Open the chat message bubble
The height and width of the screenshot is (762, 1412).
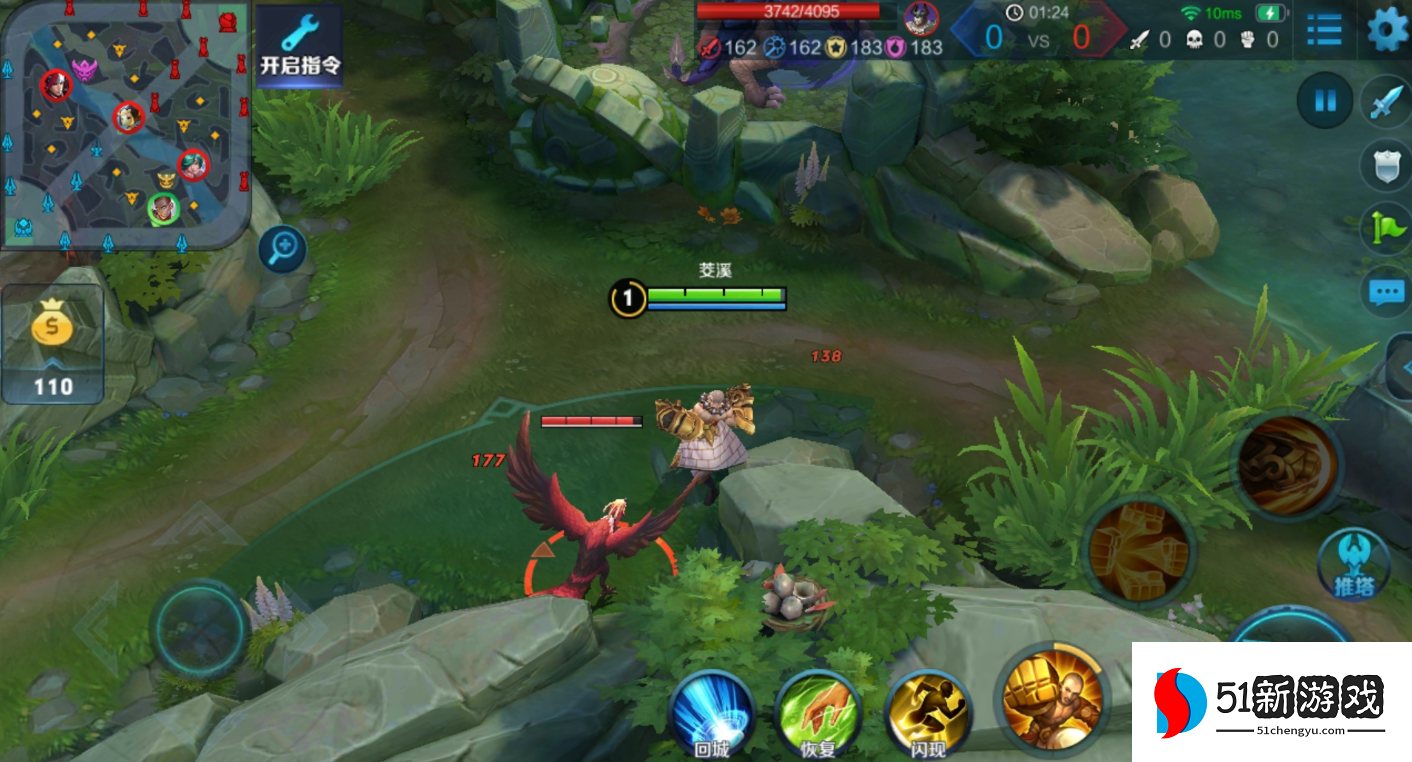coord(1388,292)
